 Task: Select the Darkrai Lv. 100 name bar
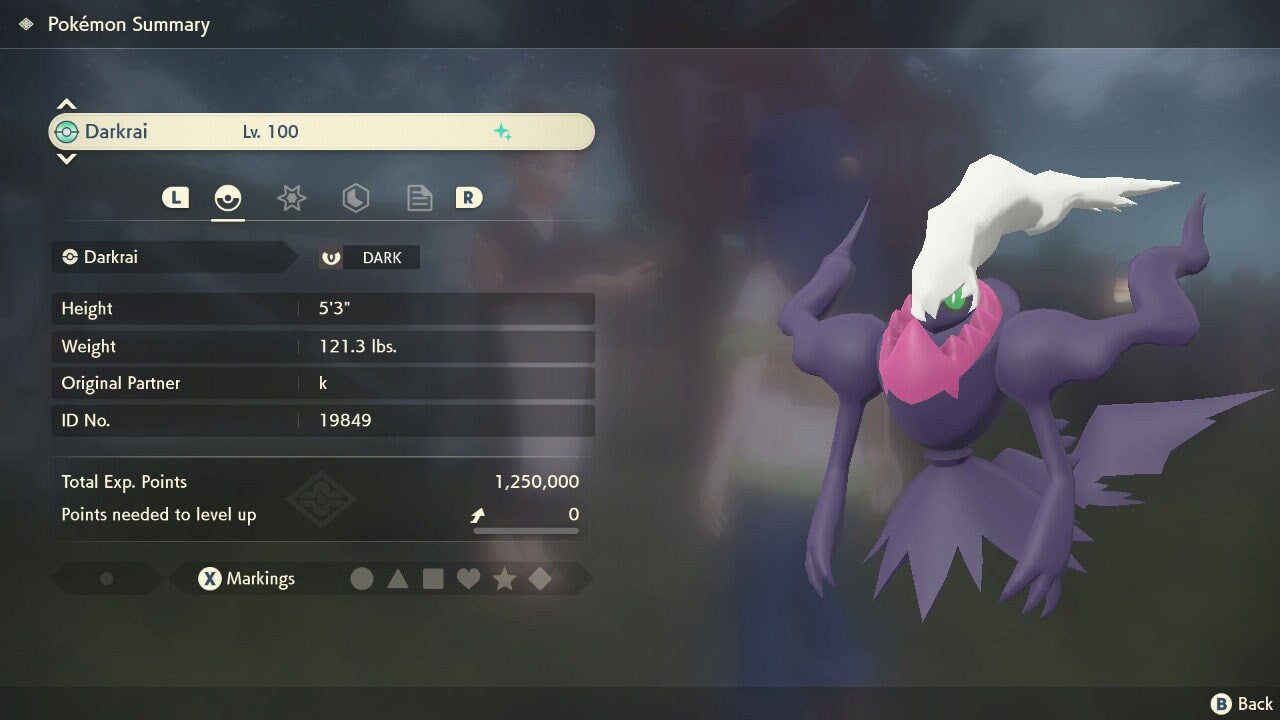tap(321, 132)
